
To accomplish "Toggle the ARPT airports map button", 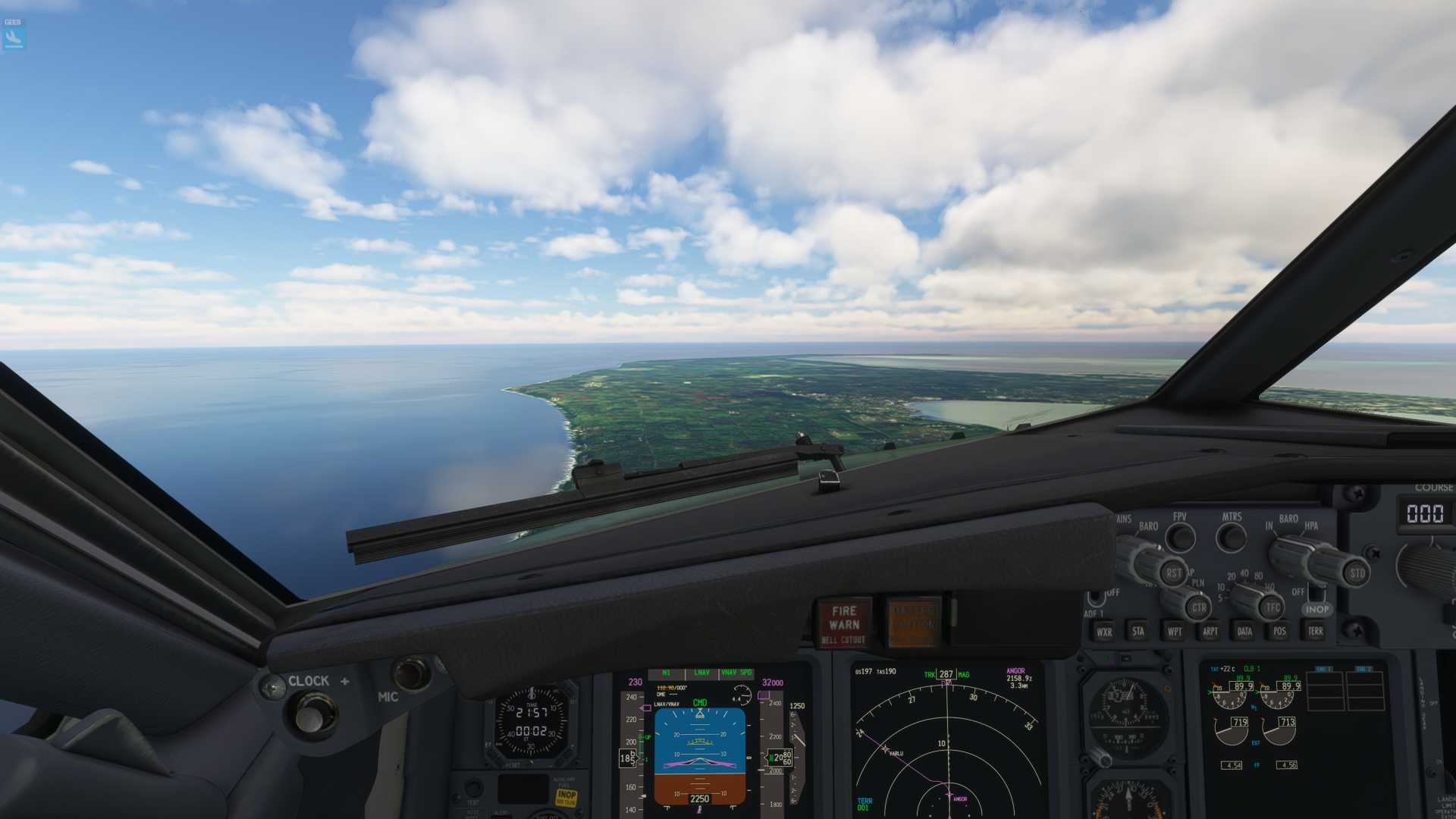I will [1210, 631].
